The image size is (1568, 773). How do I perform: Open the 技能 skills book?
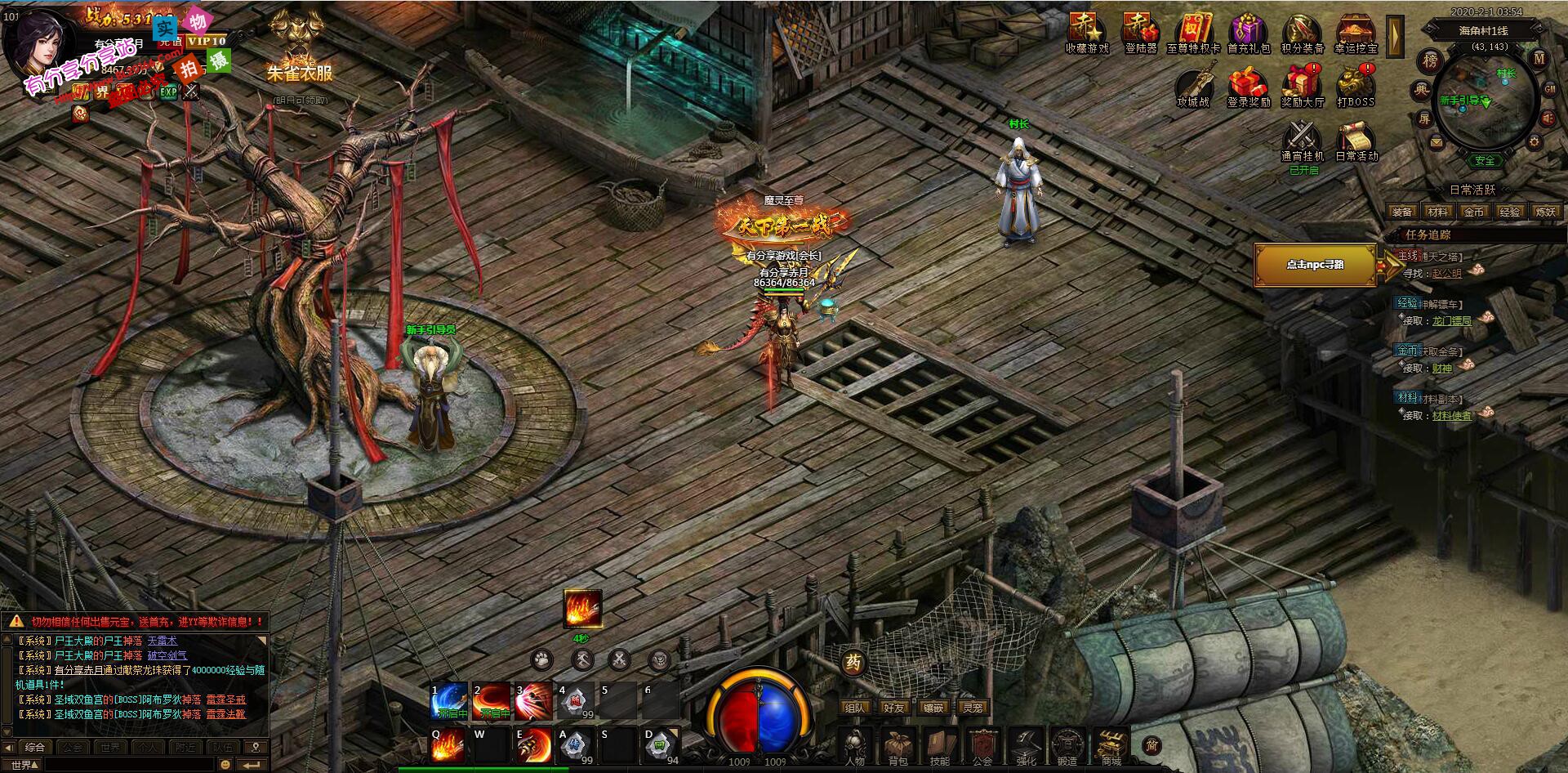pos(940,745)
